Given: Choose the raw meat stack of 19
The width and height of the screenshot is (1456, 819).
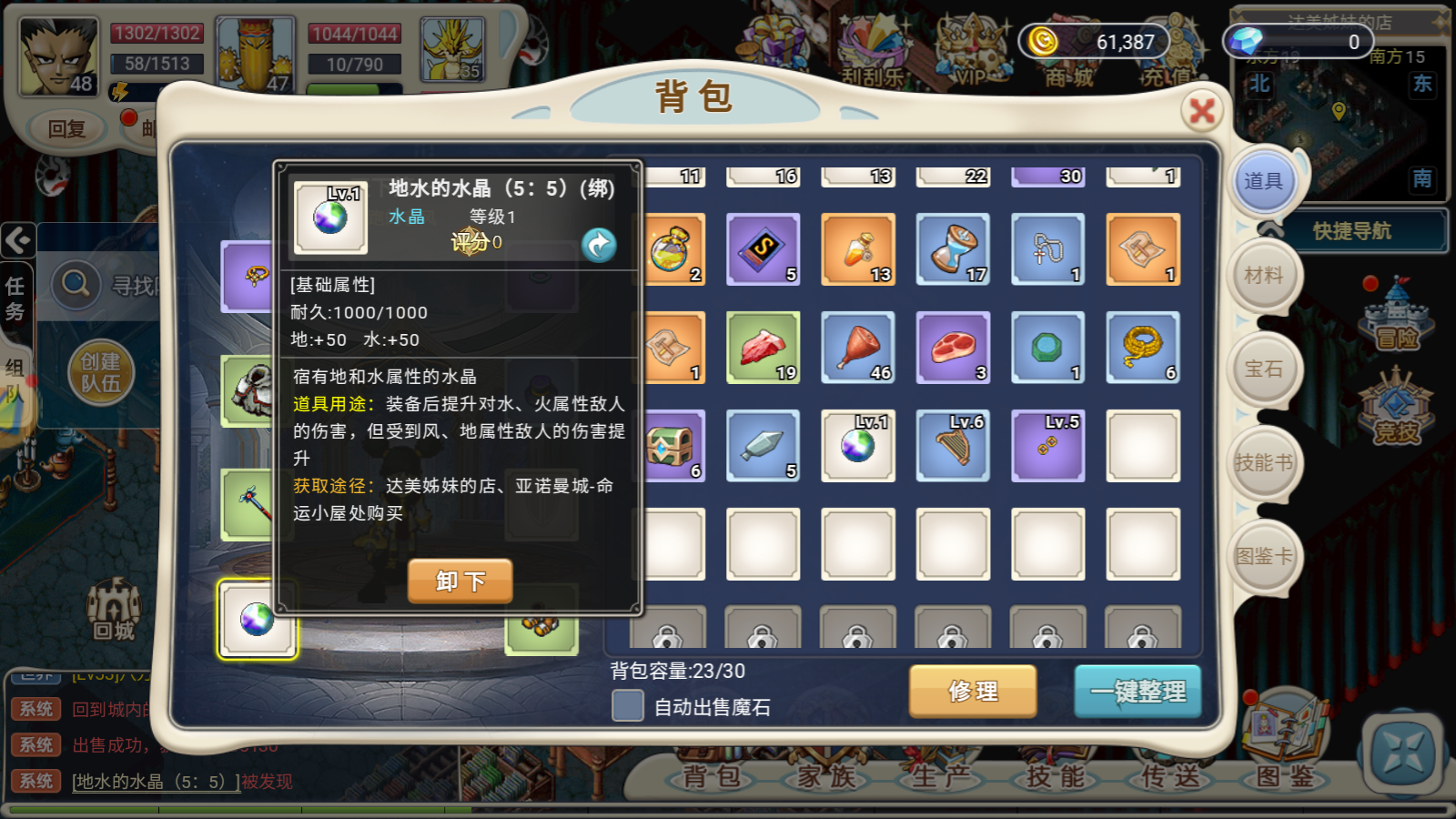Looking at the screenshot, I should tap(763, 348).
